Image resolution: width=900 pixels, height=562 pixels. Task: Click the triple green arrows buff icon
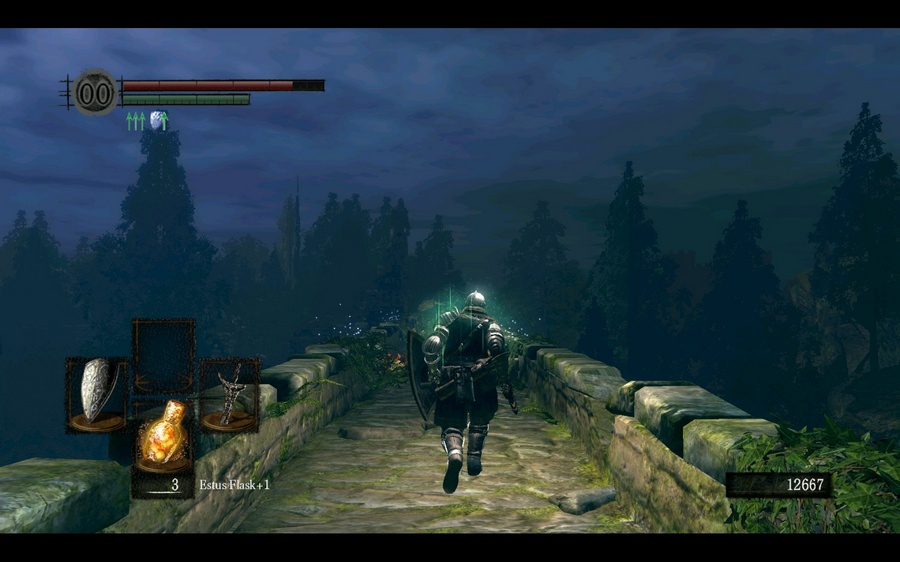click(x=135, y=121)
